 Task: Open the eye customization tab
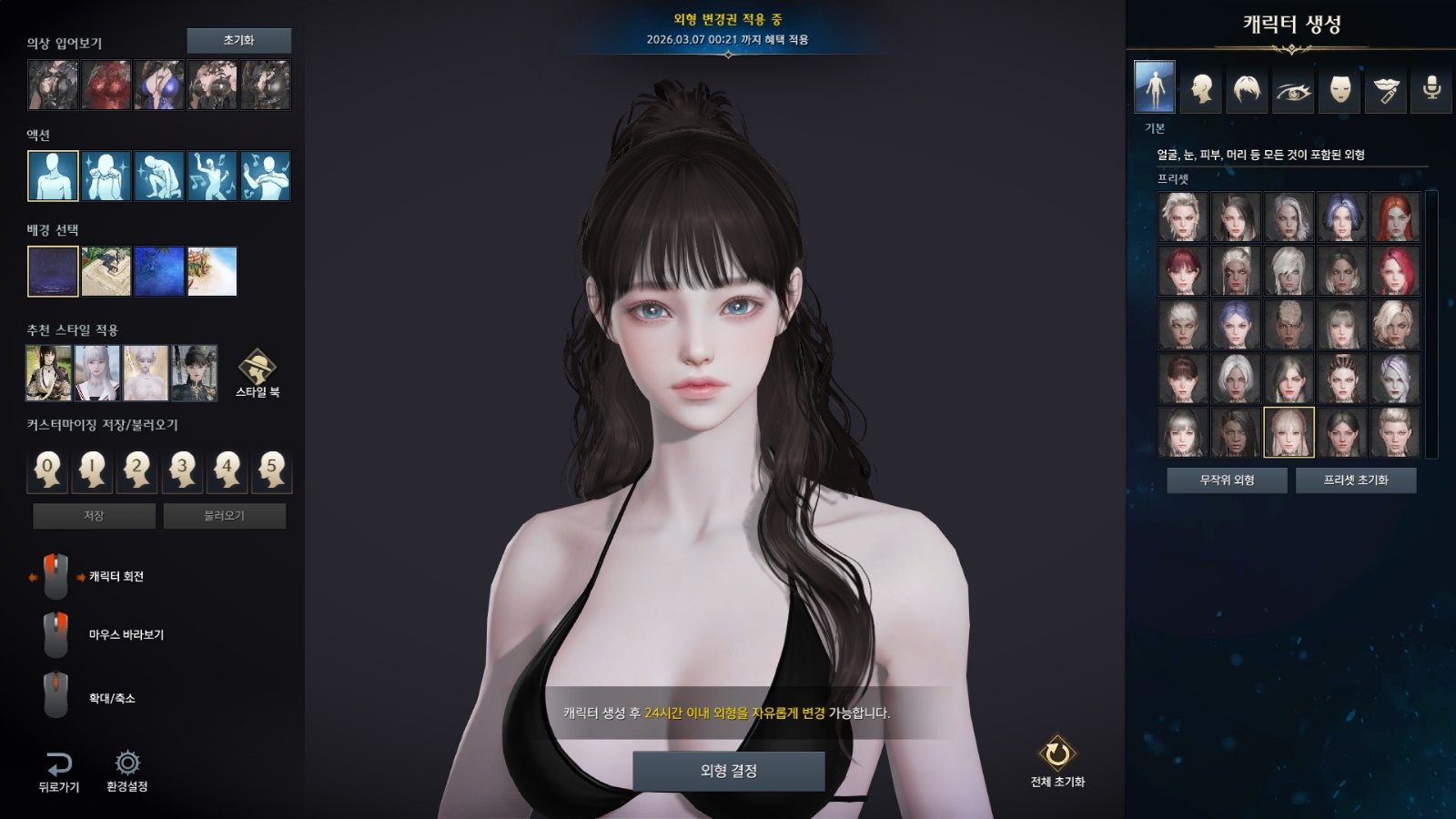pos(1293,88)
